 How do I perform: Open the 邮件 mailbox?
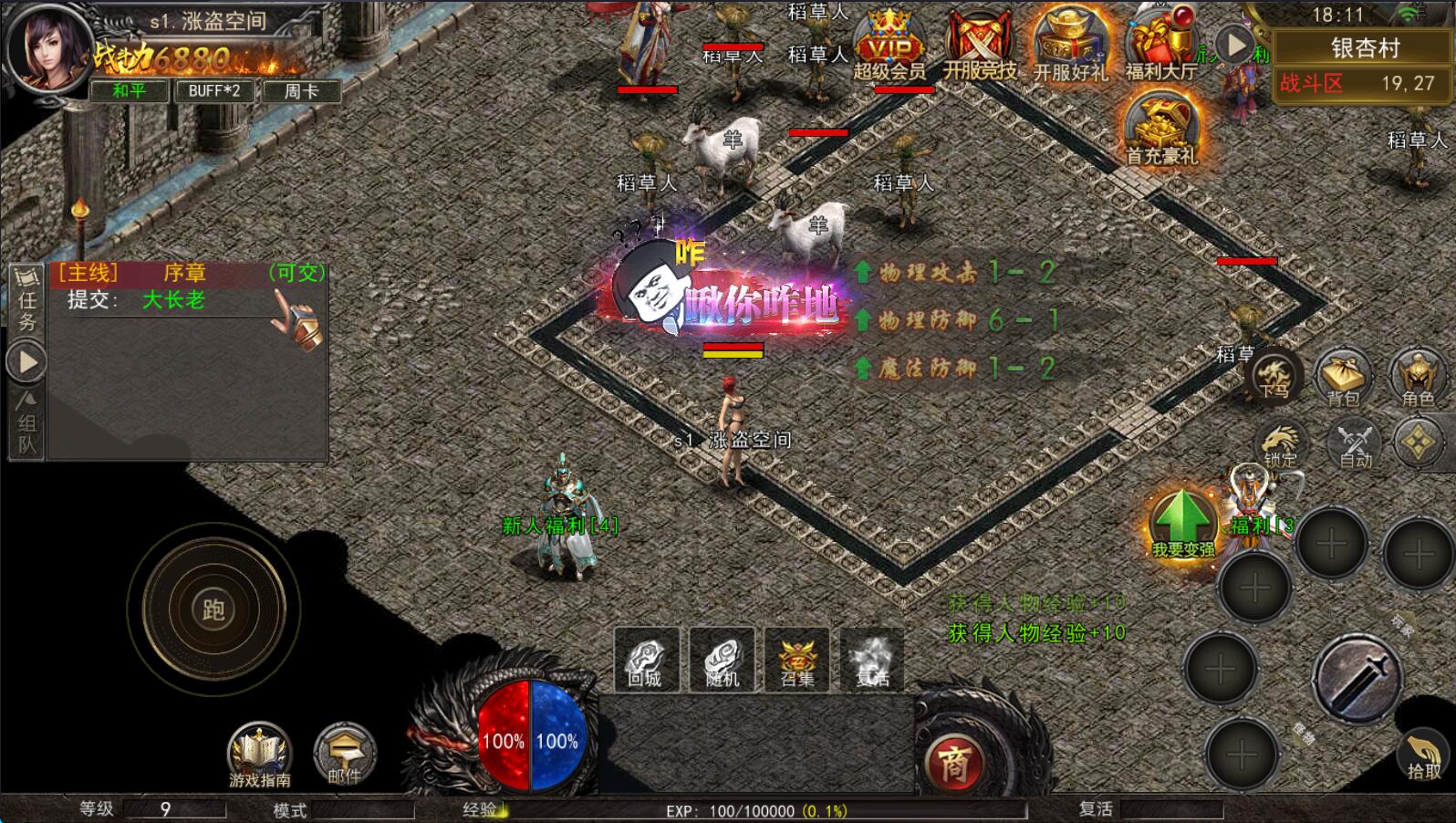344,755
